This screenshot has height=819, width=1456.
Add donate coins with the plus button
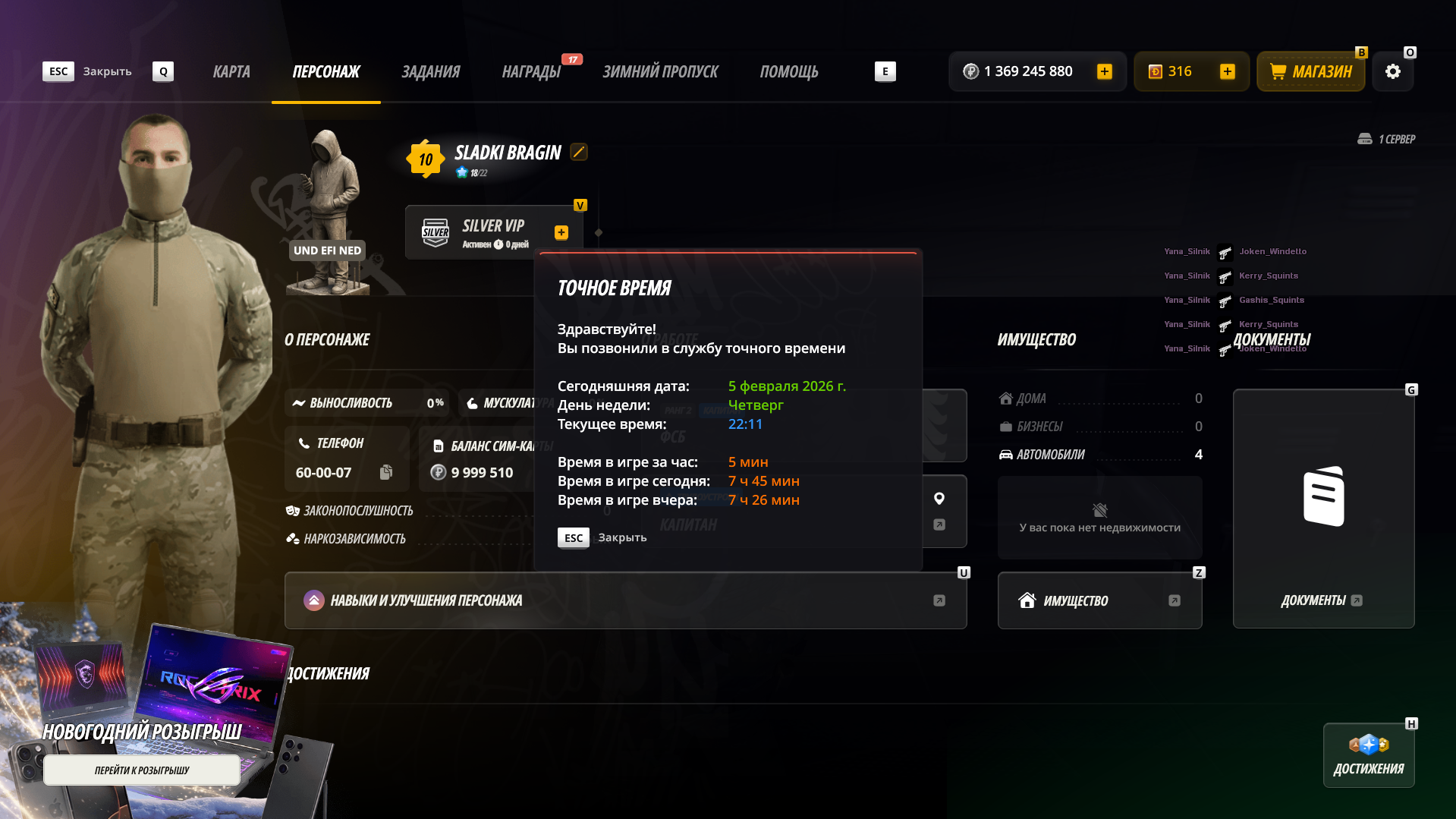tap(1228, 71)
